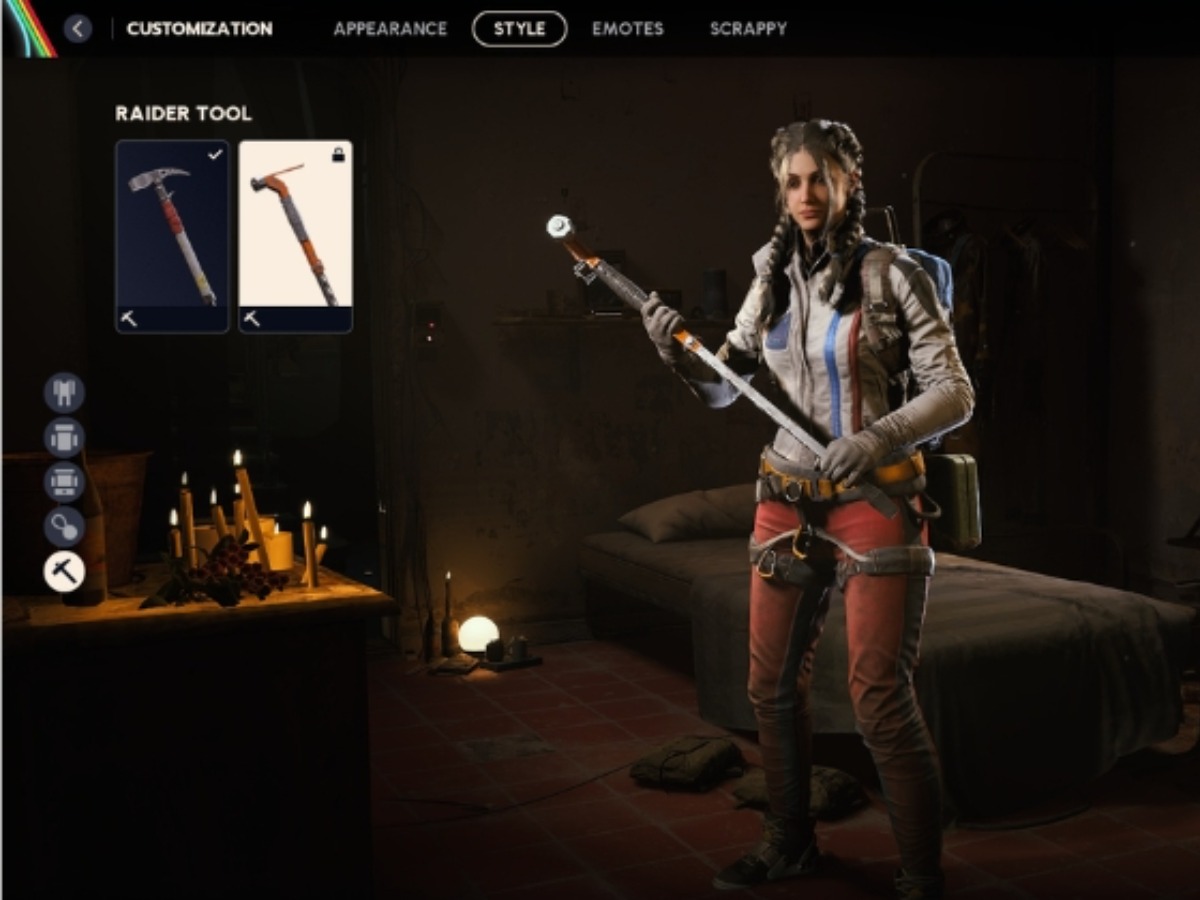Screen dimensions: 1200x900
Task: Select the charm keychain category icon
Action: [64, 527]
